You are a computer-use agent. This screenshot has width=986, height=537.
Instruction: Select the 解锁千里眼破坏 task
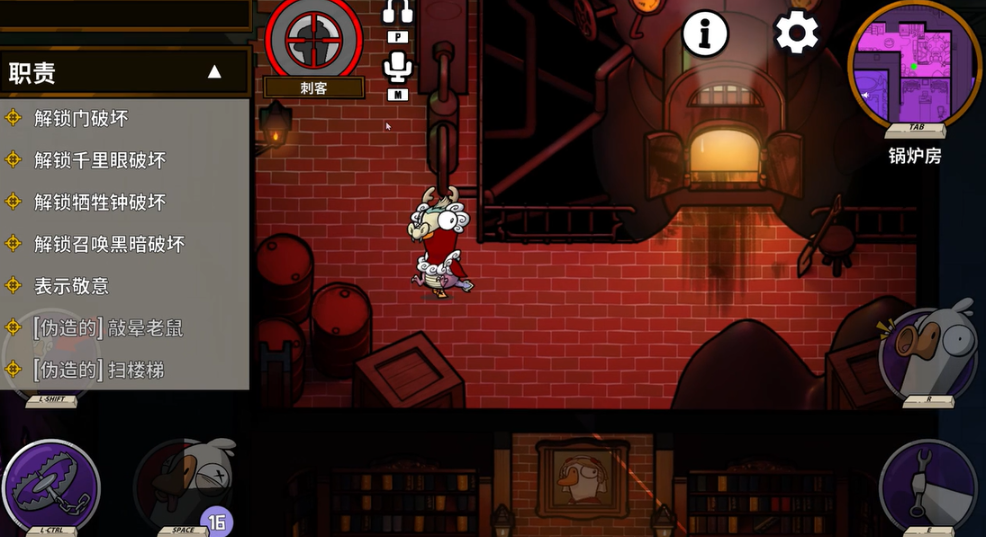pos(100,160)
